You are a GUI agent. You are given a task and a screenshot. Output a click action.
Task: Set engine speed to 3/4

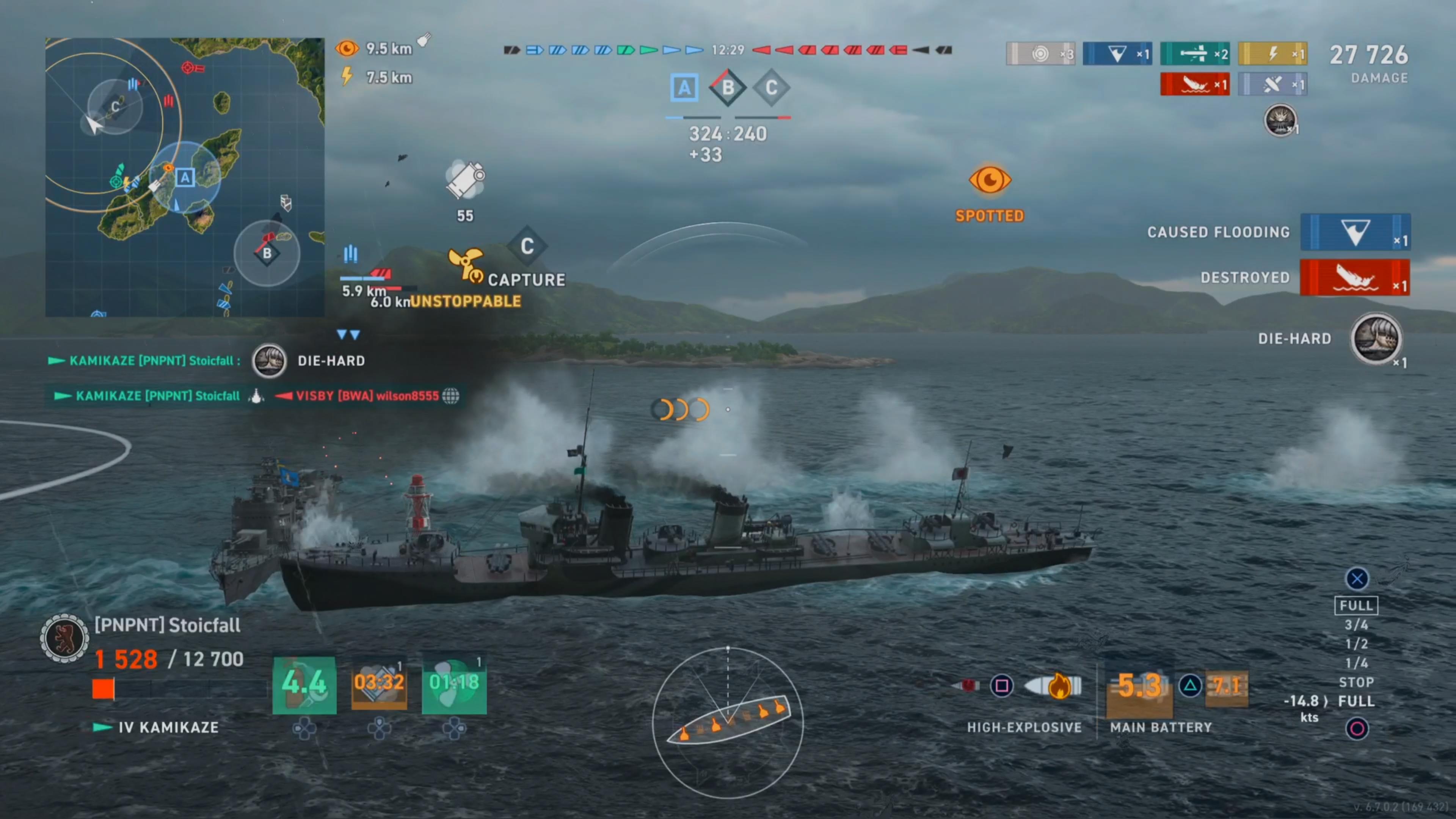point(1356,624)
